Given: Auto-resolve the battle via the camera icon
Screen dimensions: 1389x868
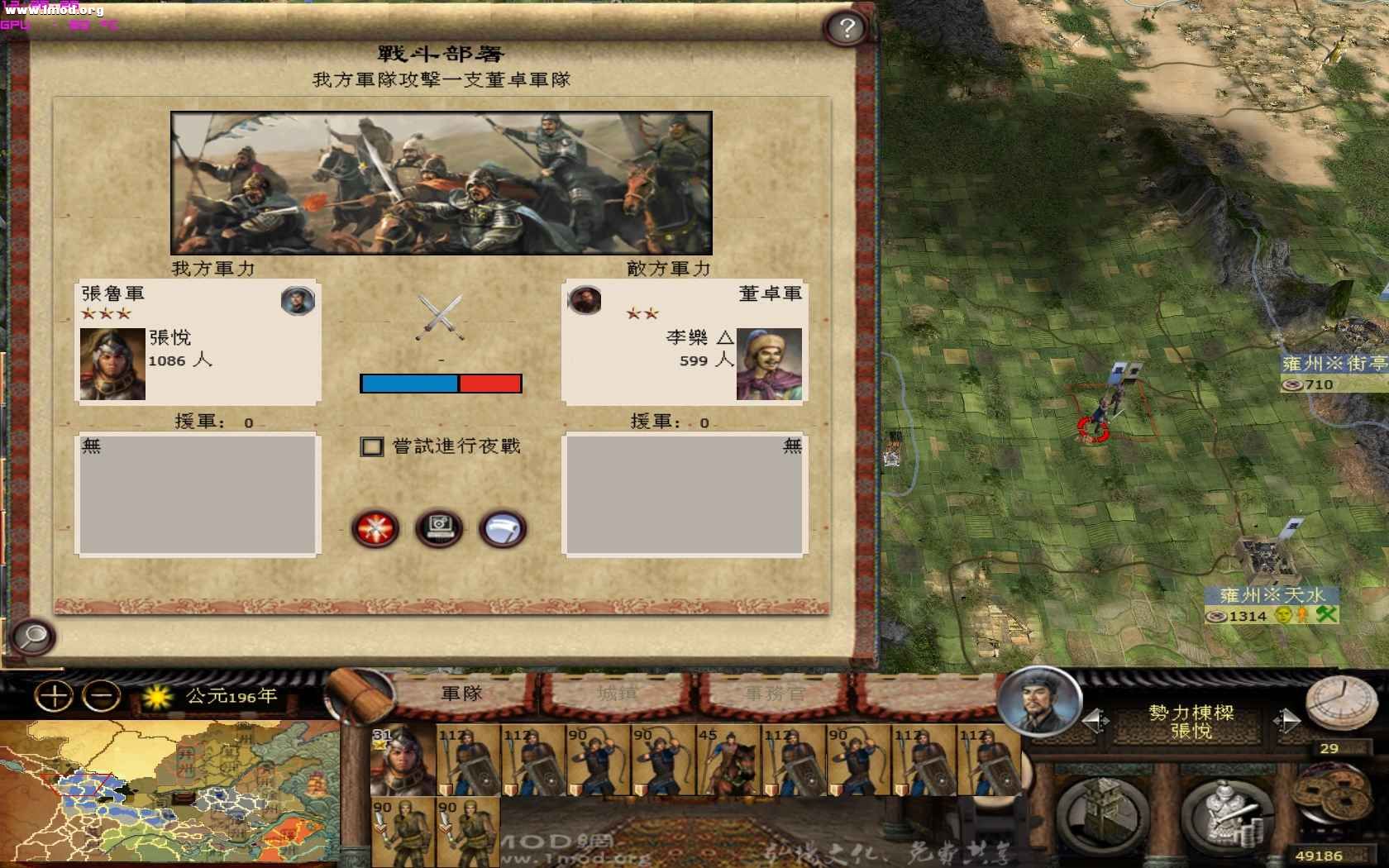Looking at the screenshot, I should 441,530.
